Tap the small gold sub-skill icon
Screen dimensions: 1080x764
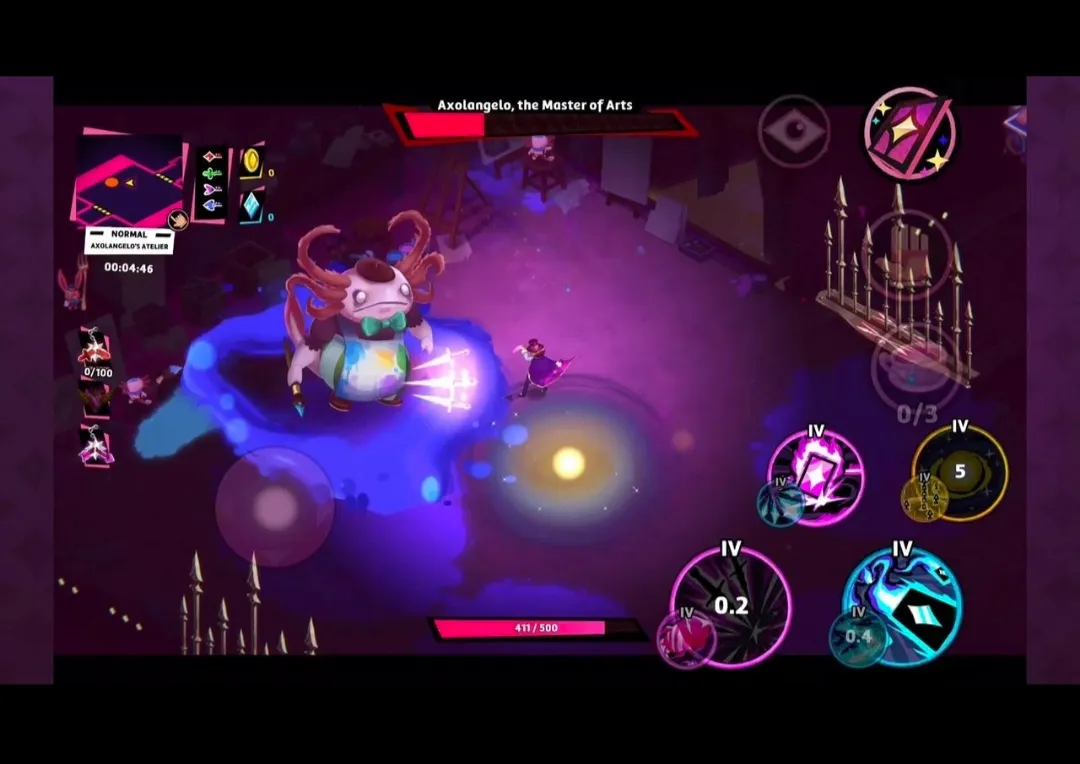(925, 497)
